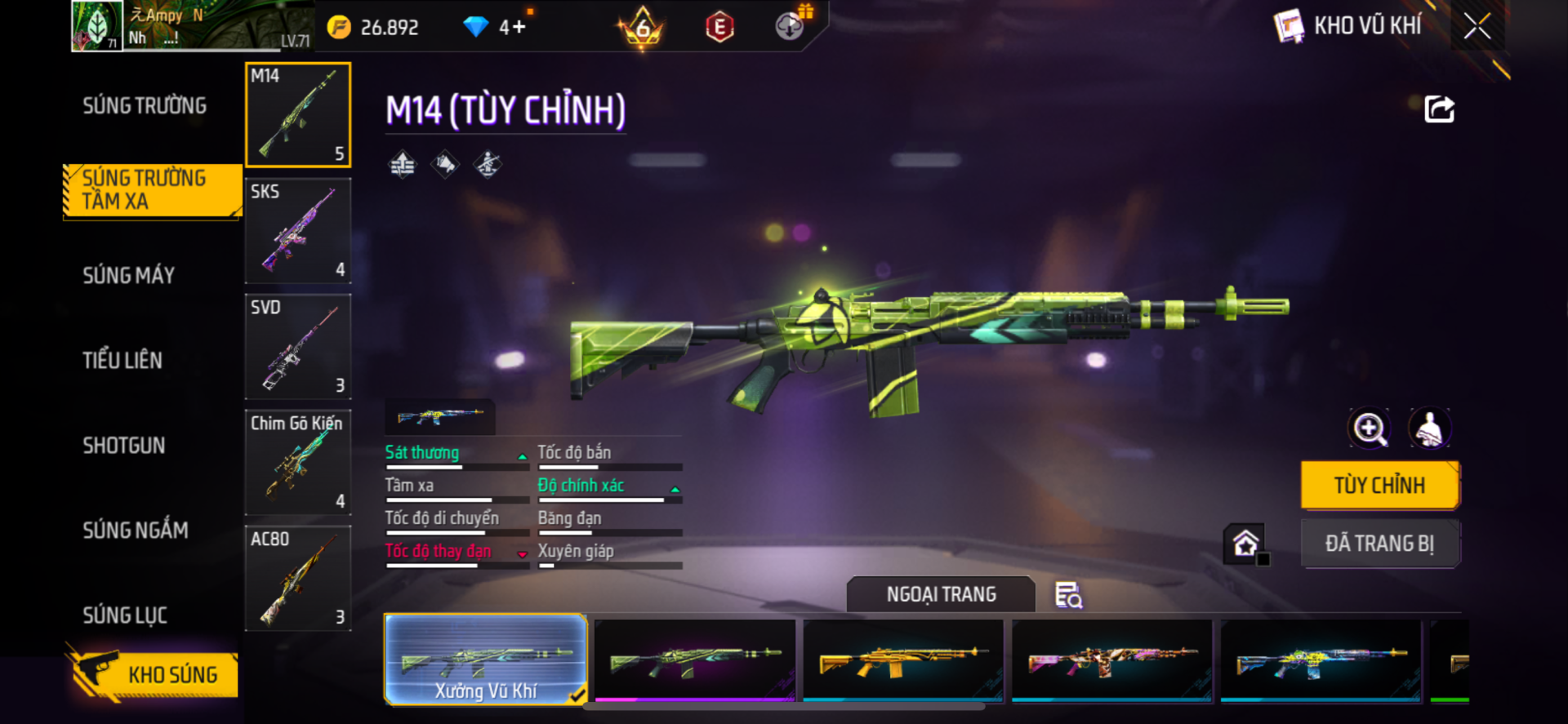Choose the orange-gold M14 skin thumbnail
This screenshot has height=724, width=1568.
[x=903, y=660]
